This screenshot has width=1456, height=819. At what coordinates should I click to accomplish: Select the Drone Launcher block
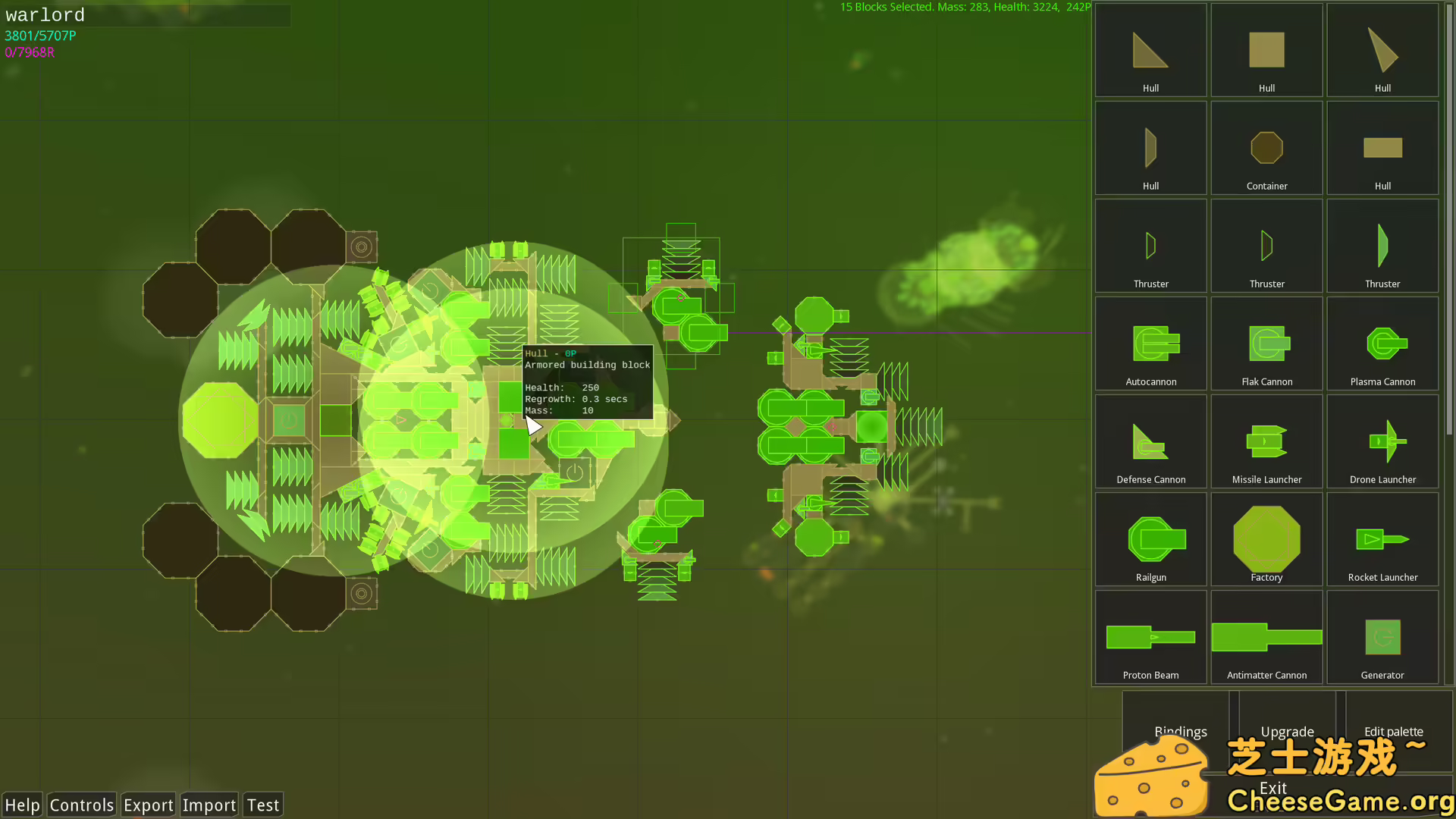click(x=1382, y=441)
